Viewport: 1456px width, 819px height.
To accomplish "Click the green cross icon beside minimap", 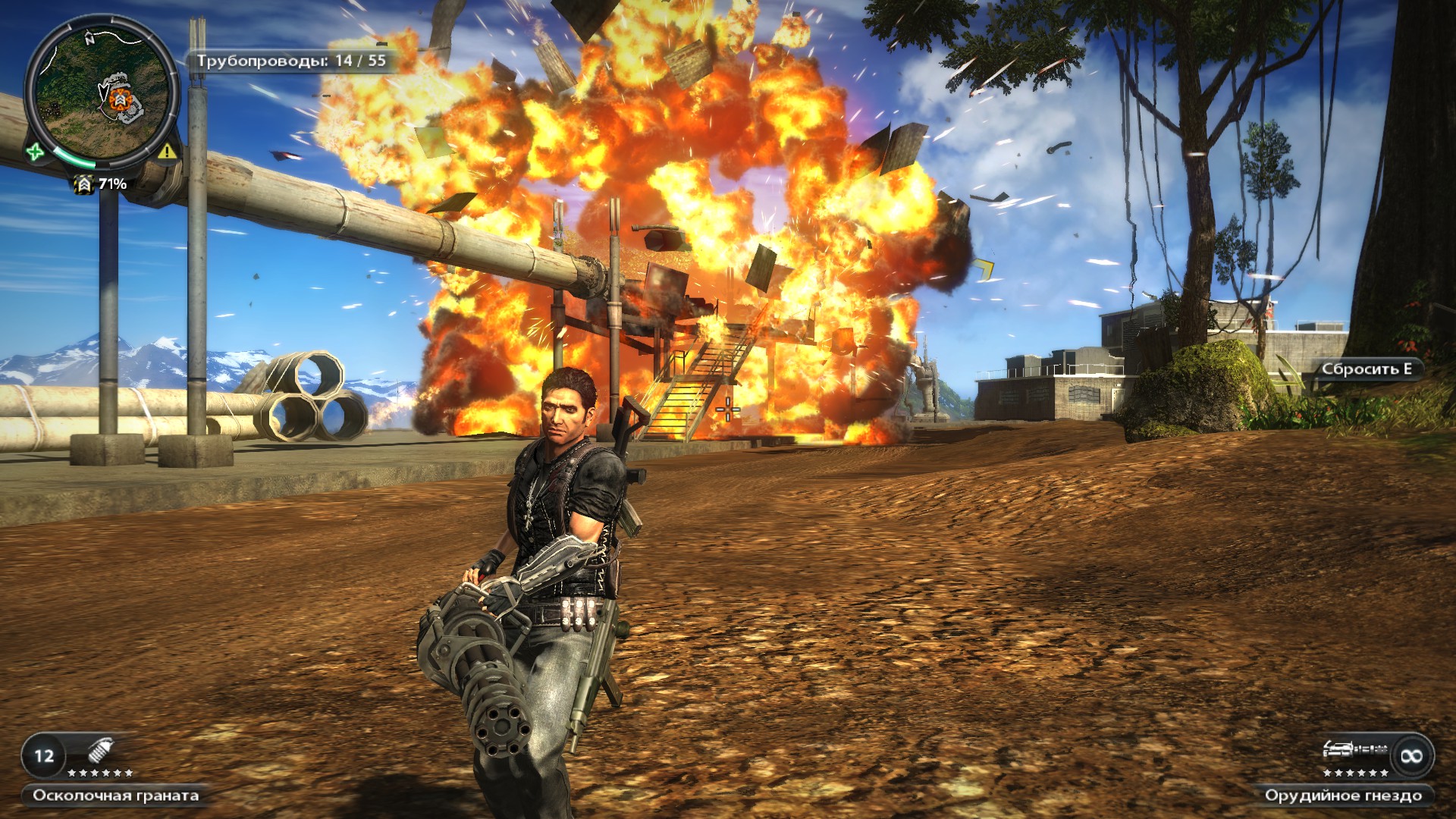I will pyautogui.click(x=35, y=152).
